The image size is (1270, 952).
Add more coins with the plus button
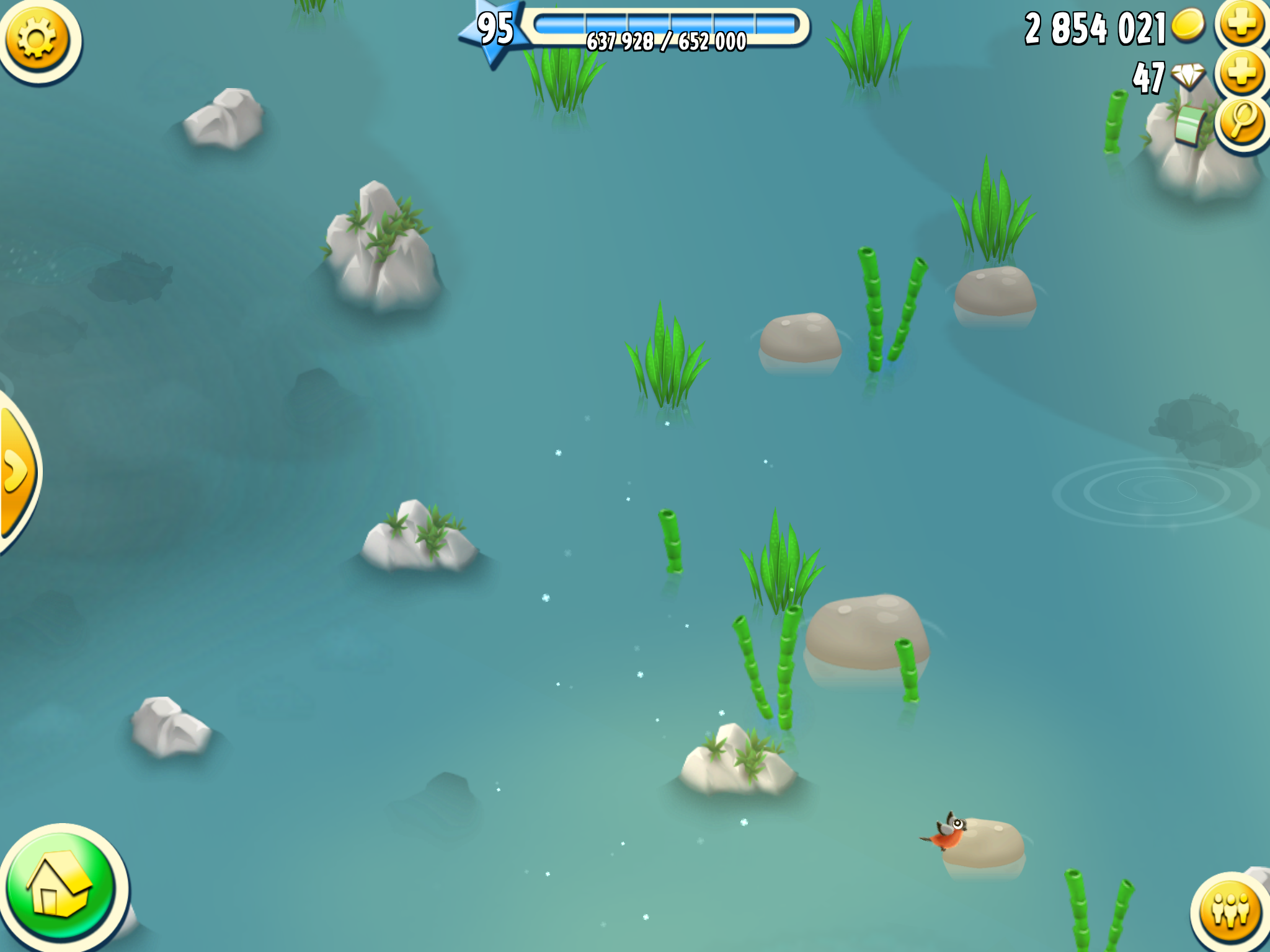[1242, 25]
